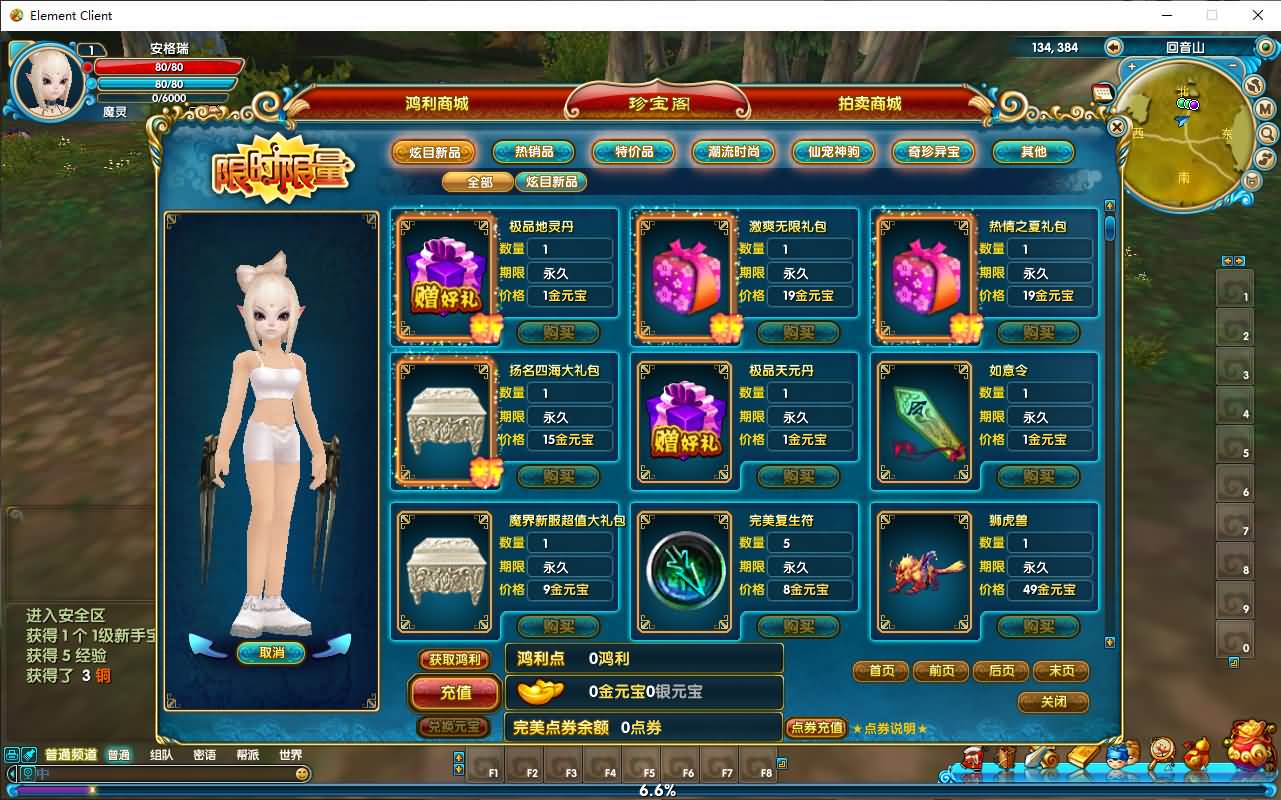Screen dimensions: 1281x800
Task: Show the 潮流时尚 category
Action: 733,152
